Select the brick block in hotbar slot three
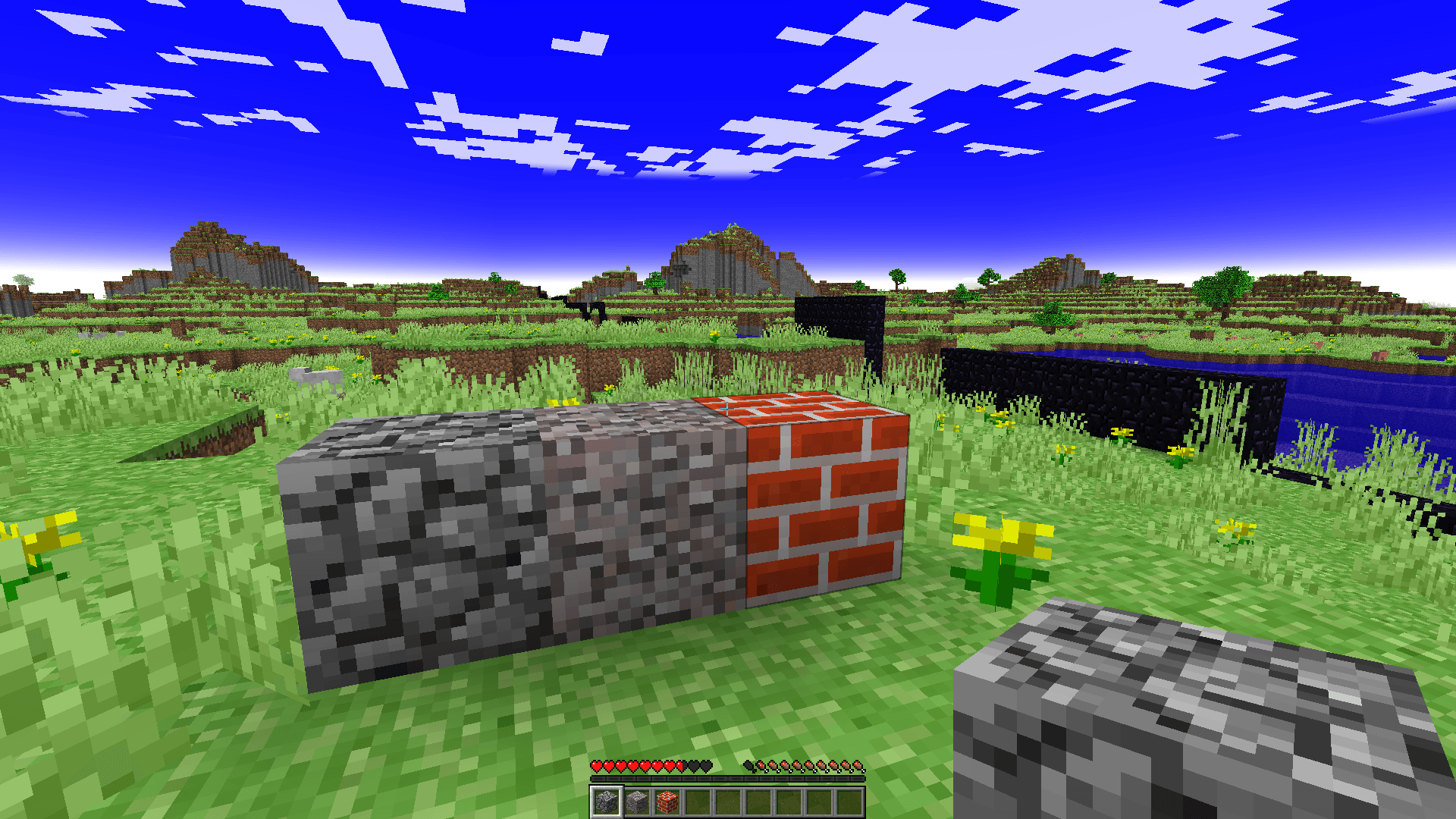 (x=667, y=802)
